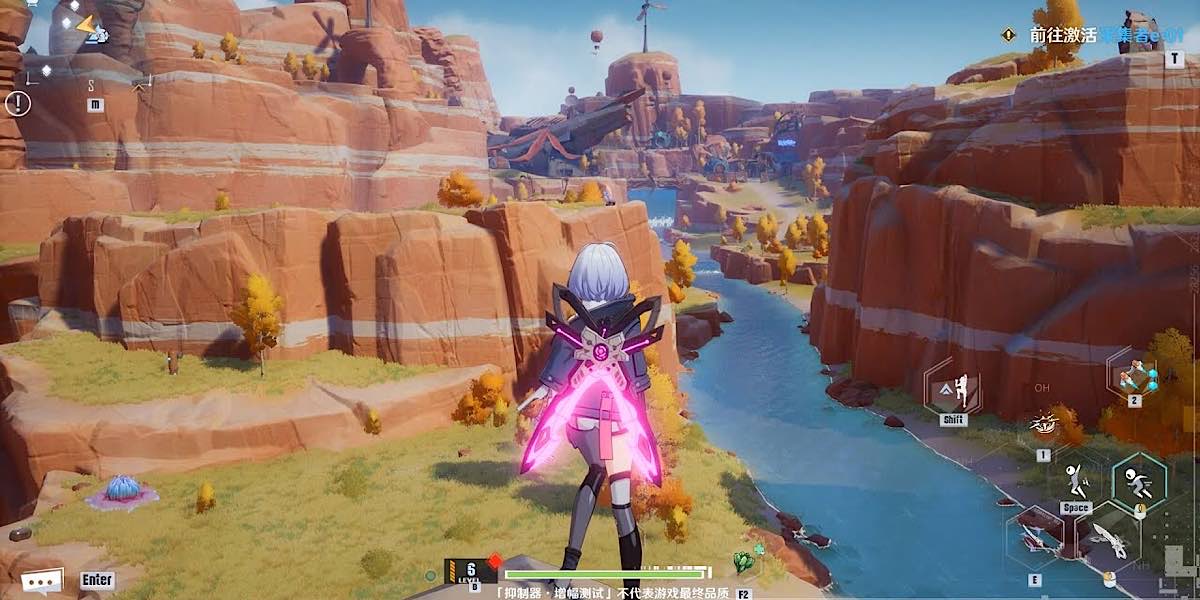Image resolution: width=1200 pixels, height=600 pixels.
Task: Use the dagger attack hexagon
Action: 1107,540
